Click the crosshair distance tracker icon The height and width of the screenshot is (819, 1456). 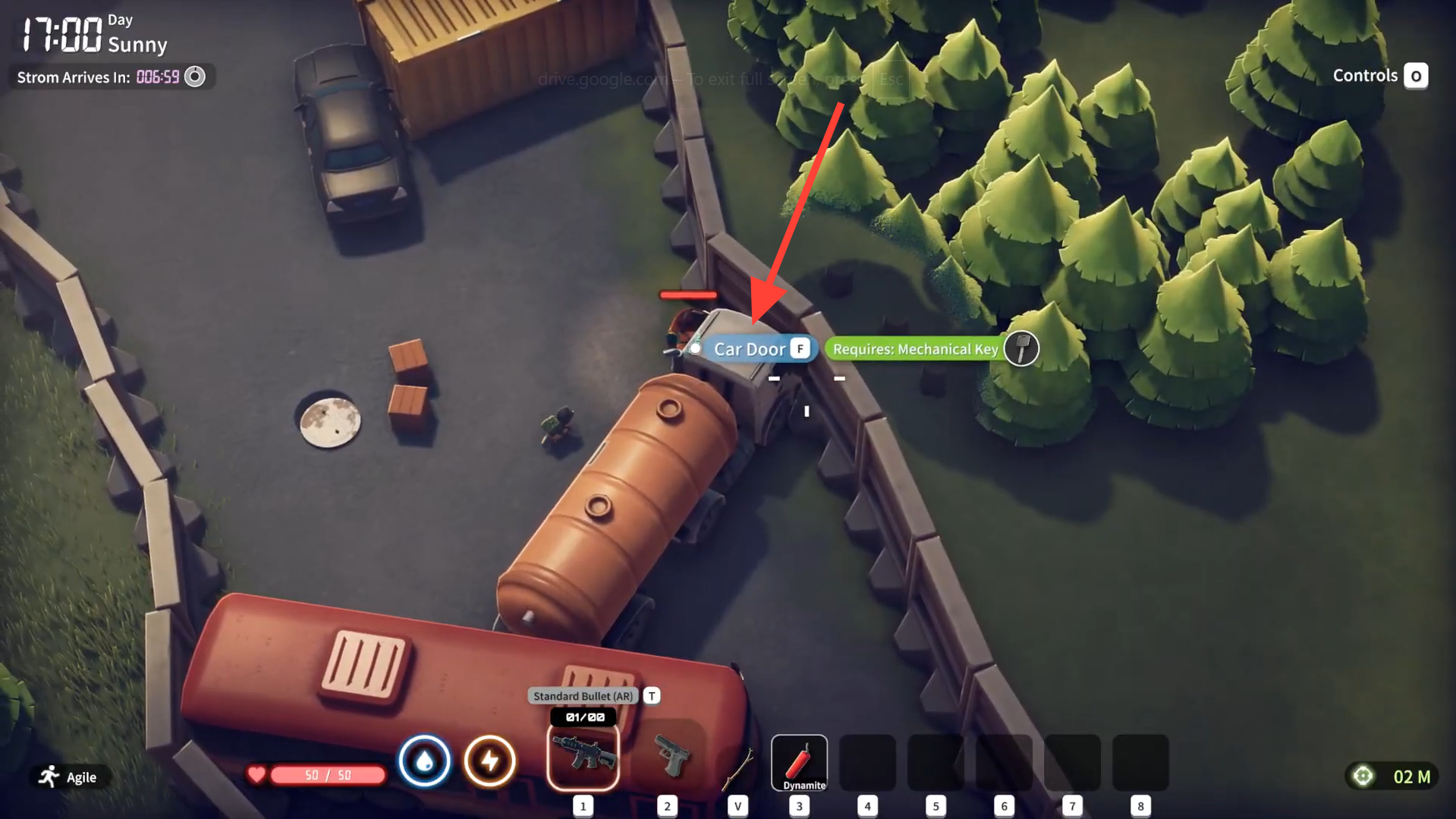(x=1363, y=776)
